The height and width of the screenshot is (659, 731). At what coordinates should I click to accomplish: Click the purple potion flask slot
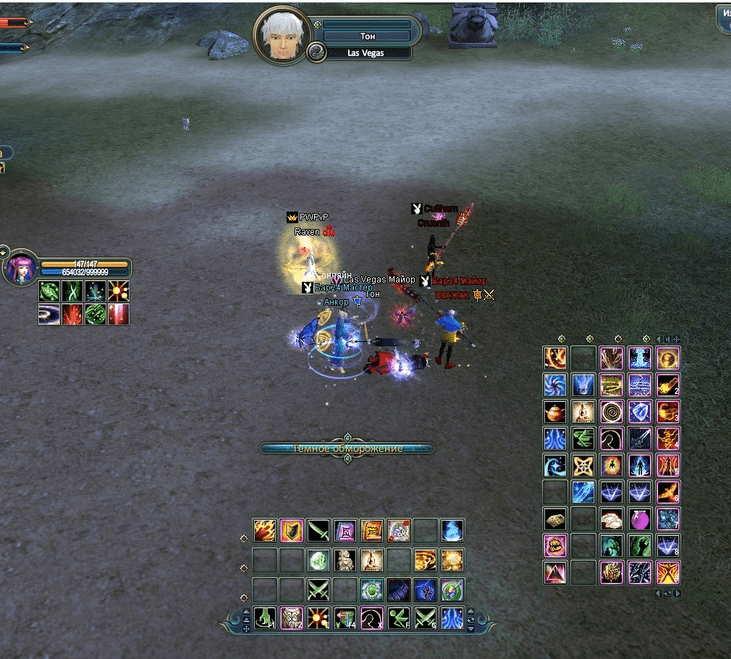coord(639,519)
